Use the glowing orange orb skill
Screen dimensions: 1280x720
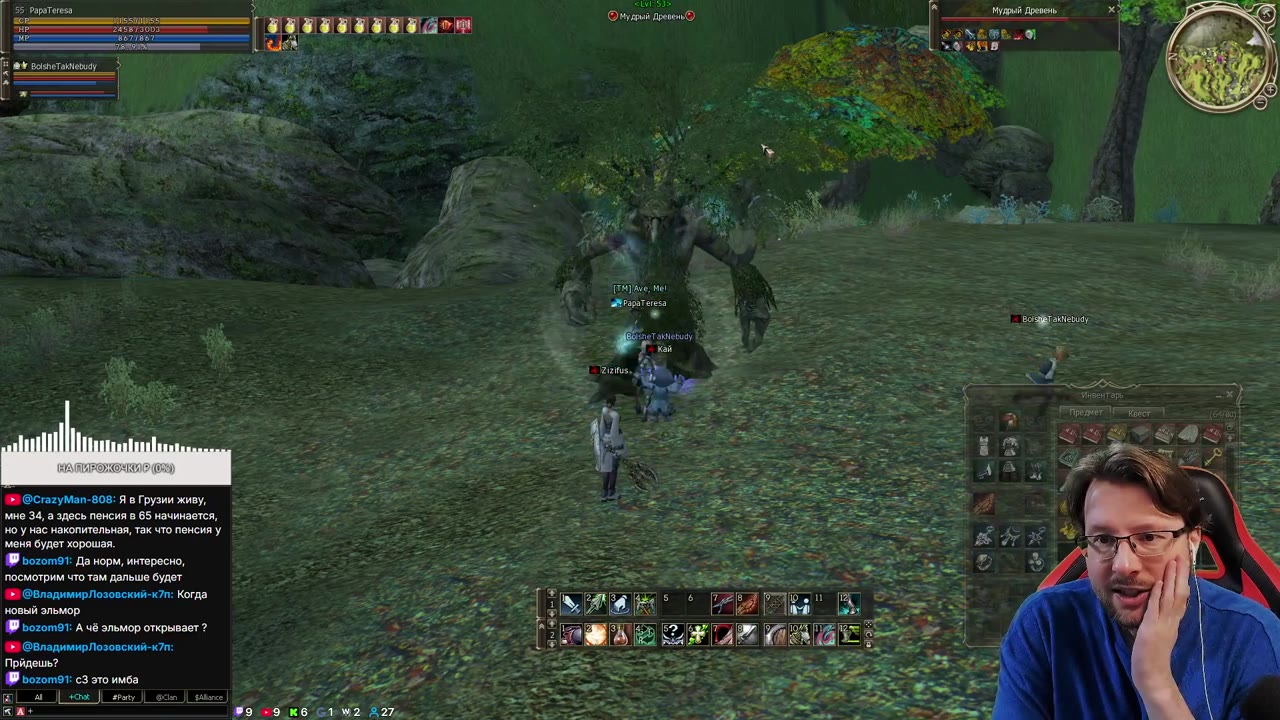[596, 635]
